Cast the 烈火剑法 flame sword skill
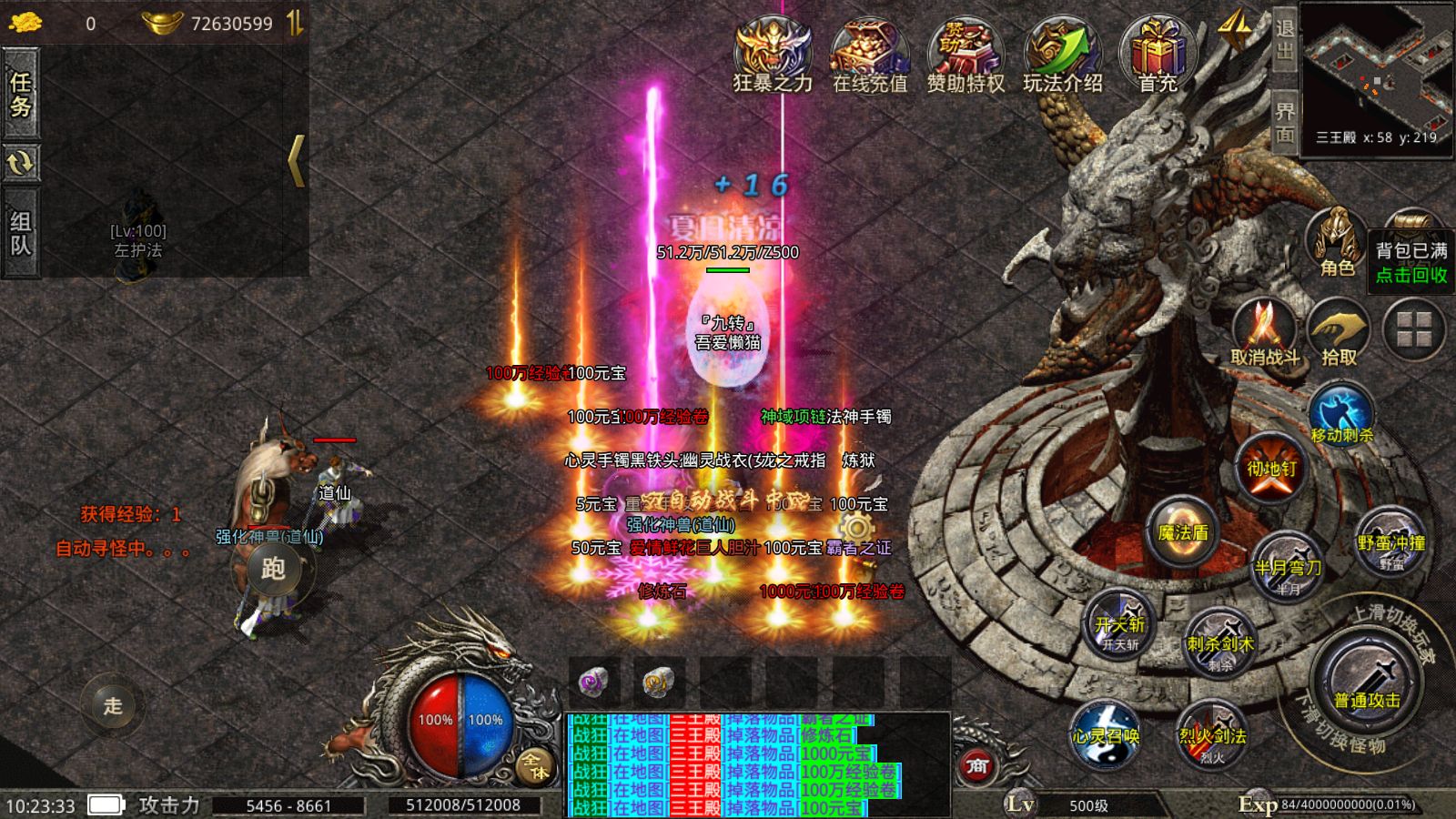 (1212, 733)
